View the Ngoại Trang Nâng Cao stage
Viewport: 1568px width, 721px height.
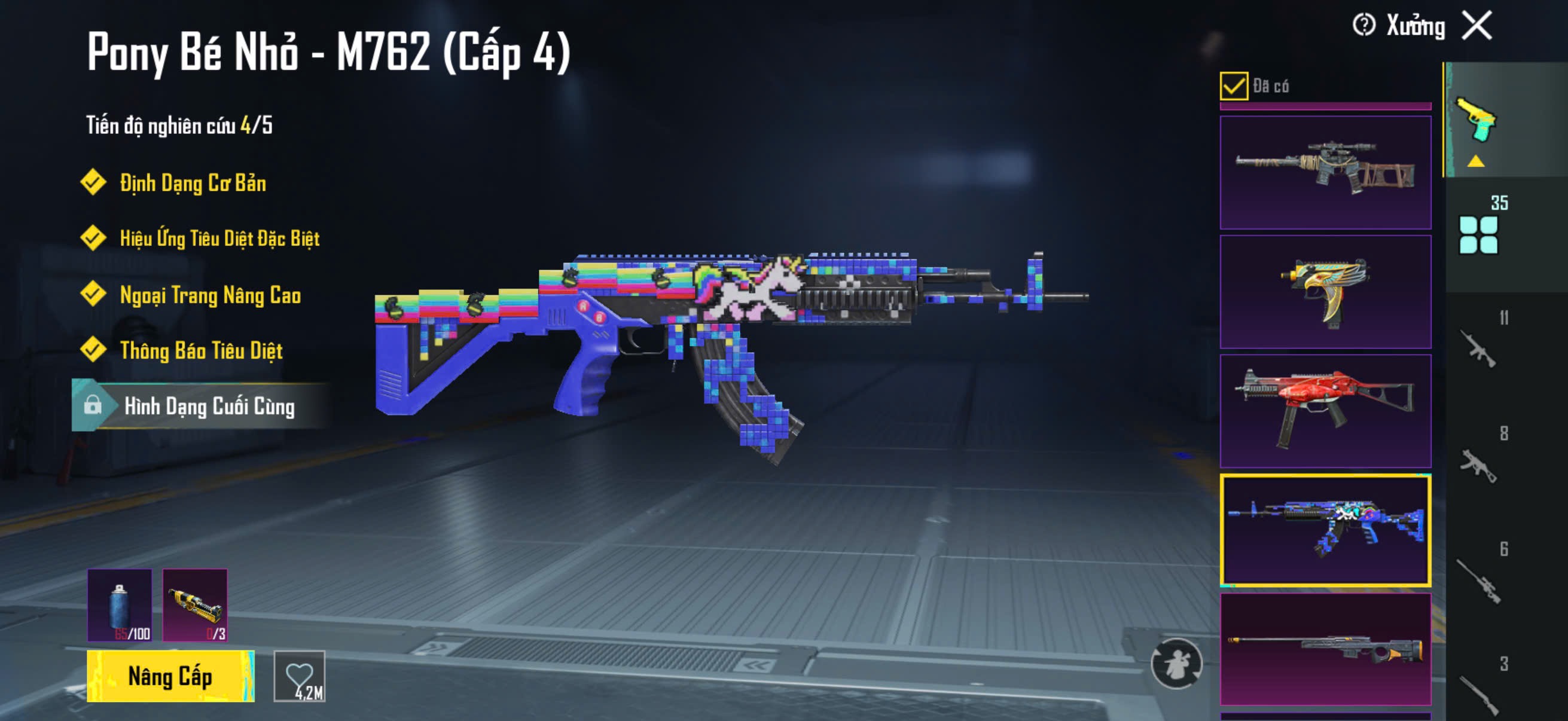(210, 295)
